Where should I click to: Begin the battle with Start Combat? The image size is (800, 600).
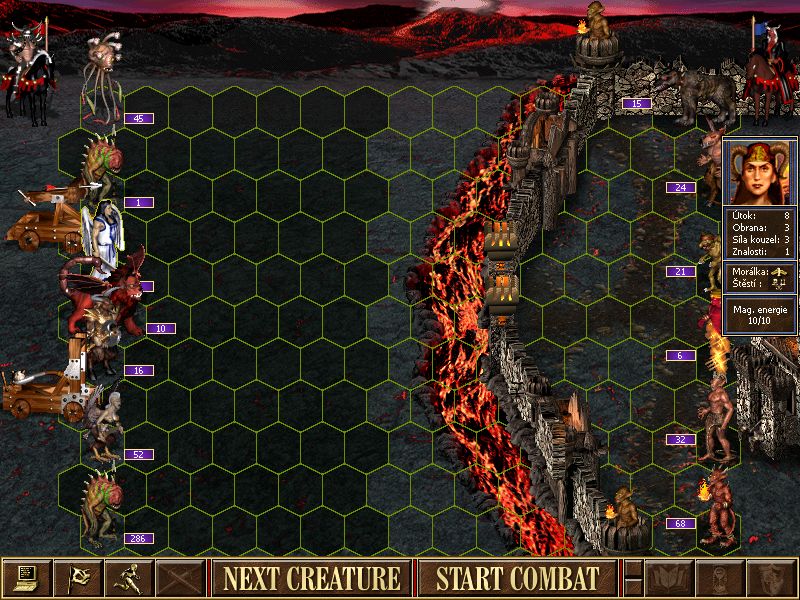517,577
